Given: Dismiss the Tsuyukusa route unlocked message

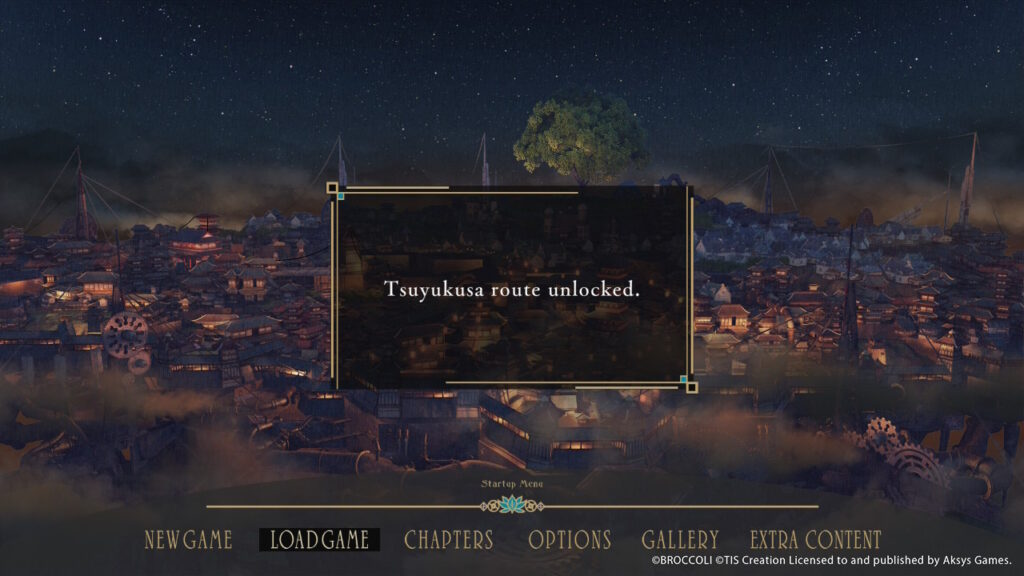Looking at the screenshot, I should [x=512, y=288].
